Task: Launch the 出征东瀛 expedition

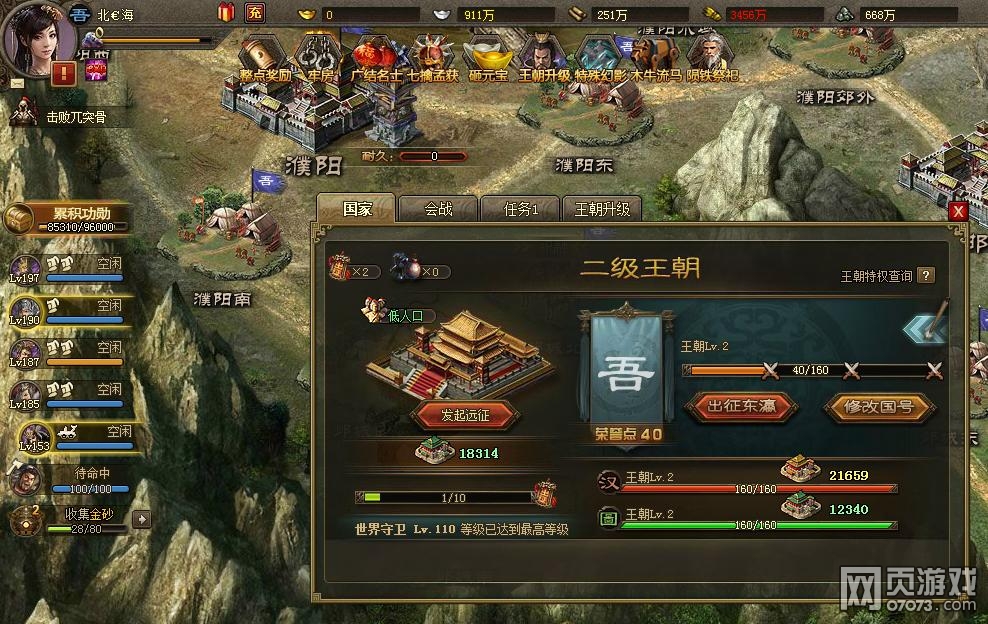Action: point(741,406)
